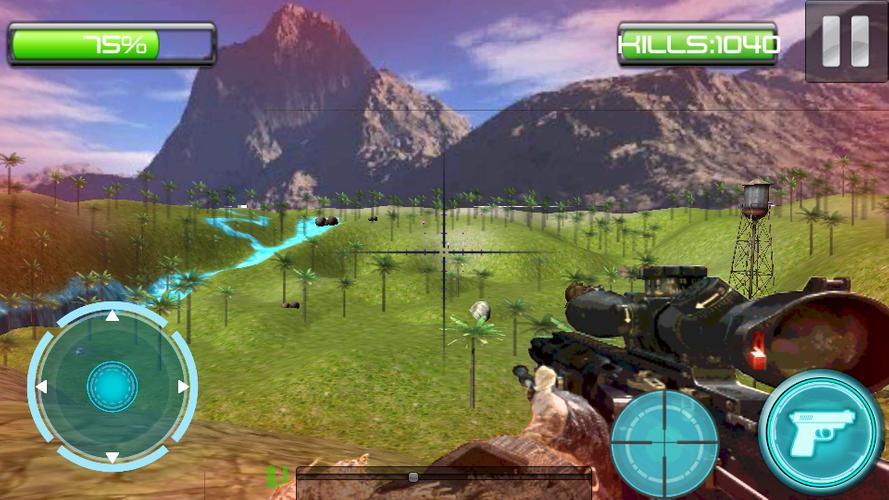Click the joystick's center knob
This screenshot has height=500, width=889.
pos(112,386)
